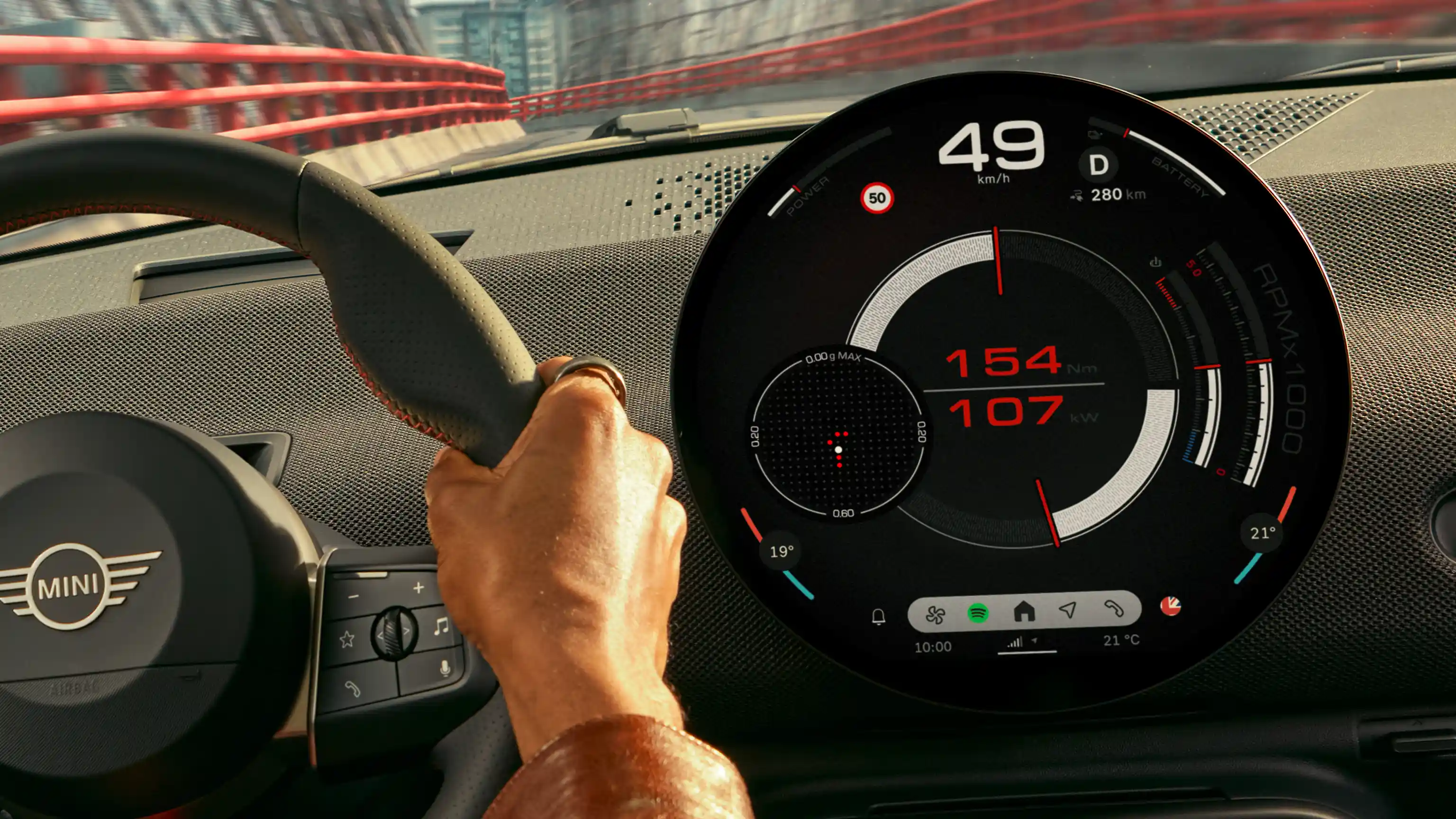Viewport: 1456px width, 819px height.
Task: Tap the Union Jack drive mode icon
Action: 1171,607
